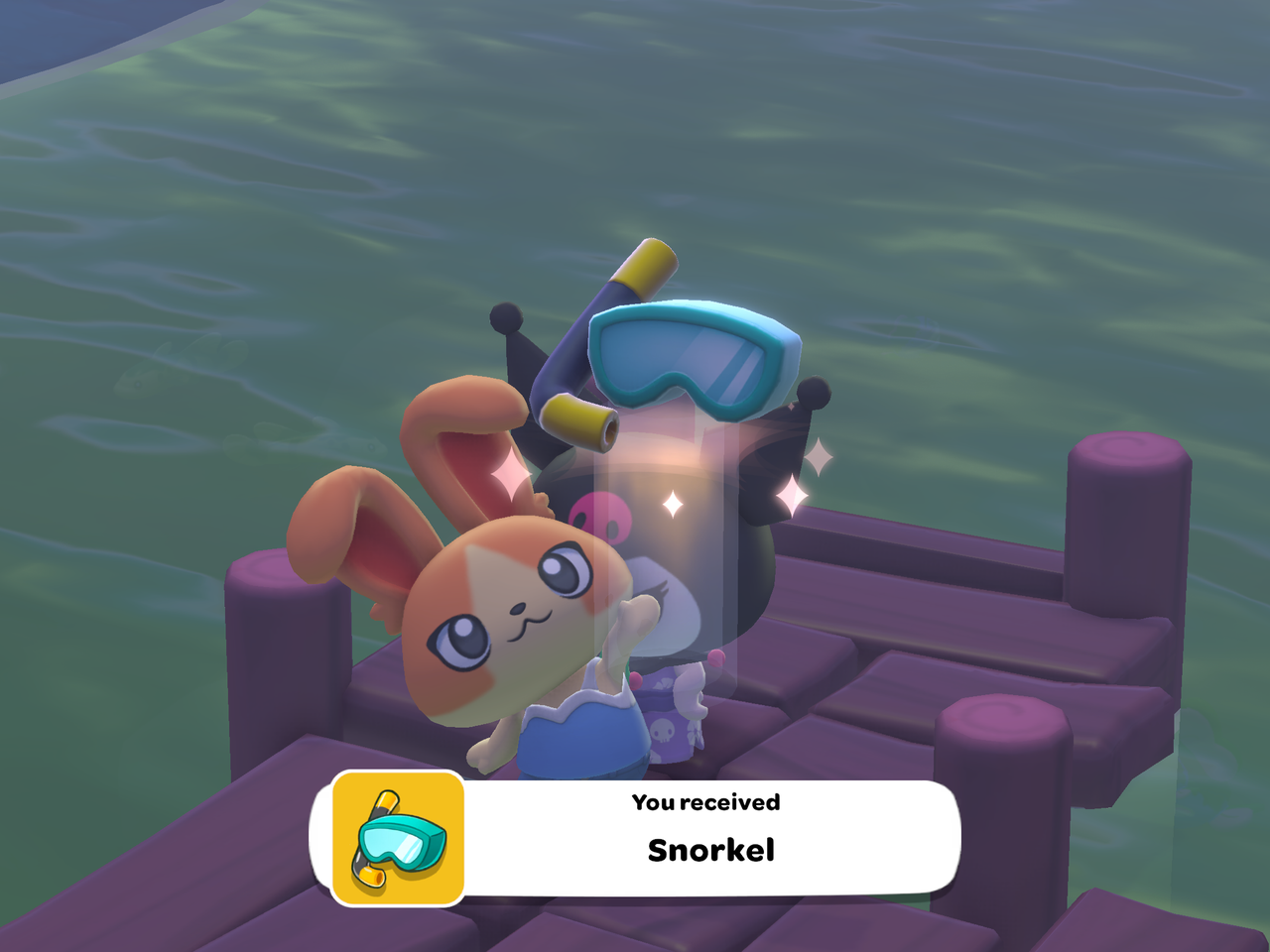Click the 'You received' header text
The image size is (1270, 952).
point(705,802)
